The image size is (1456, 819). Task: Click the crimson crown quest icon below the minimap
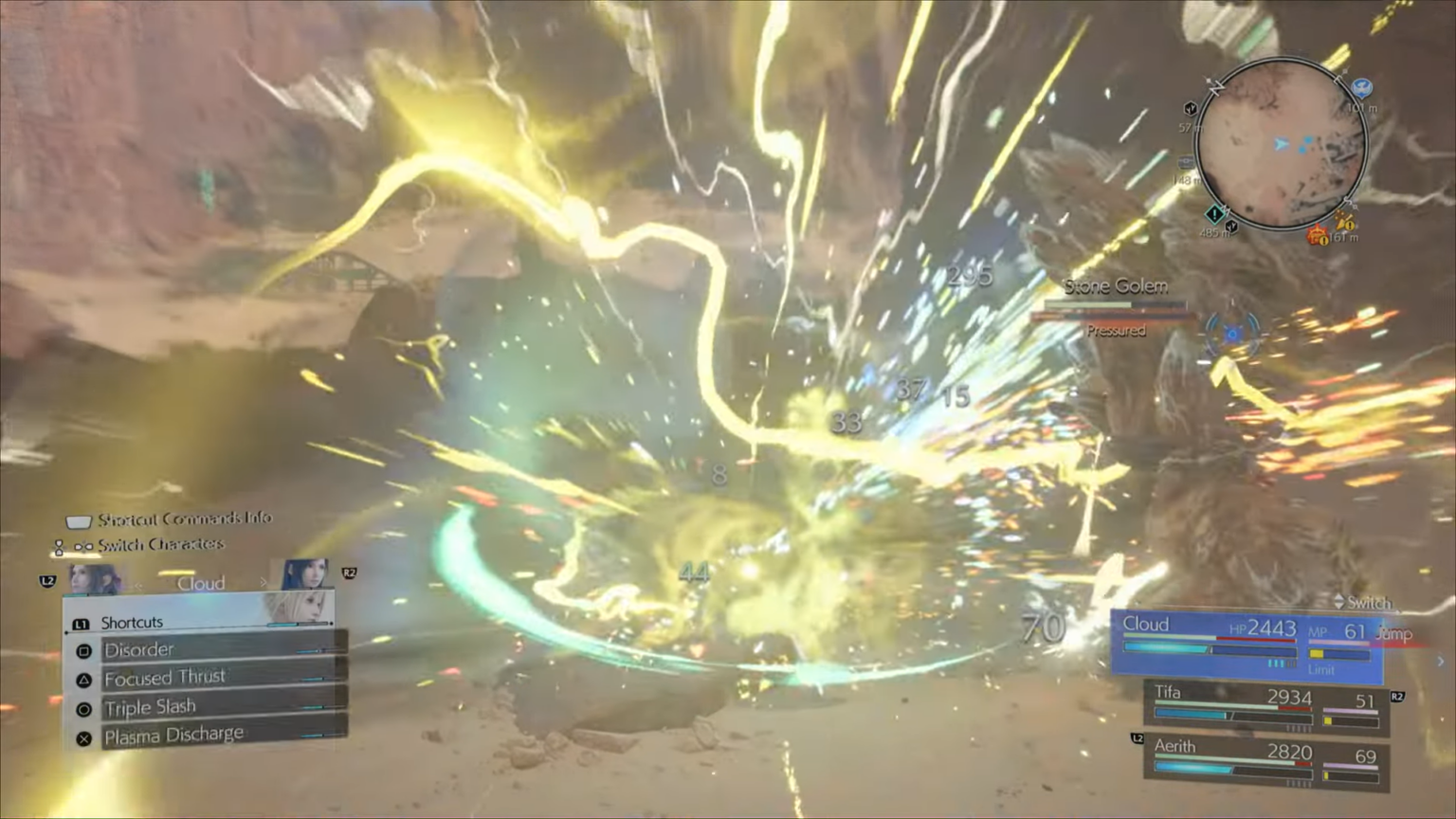click(1317, 235)
